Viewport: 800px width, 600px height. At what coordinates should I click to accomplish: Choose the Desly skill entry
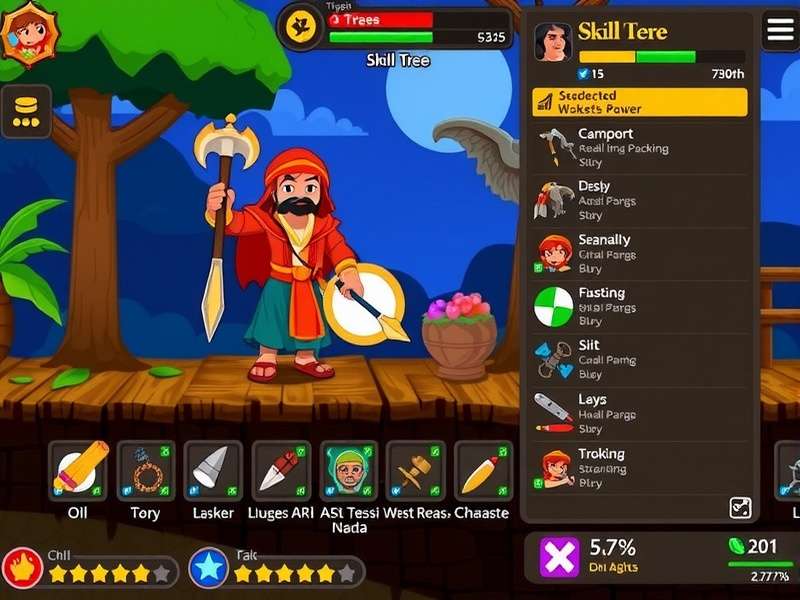click(x=640, y=200)
